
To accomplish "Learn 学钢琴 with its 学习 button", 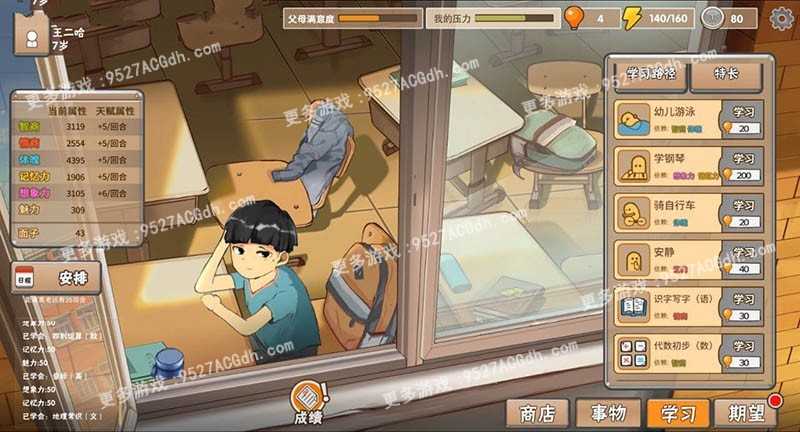I will click(x=743, y=158).
